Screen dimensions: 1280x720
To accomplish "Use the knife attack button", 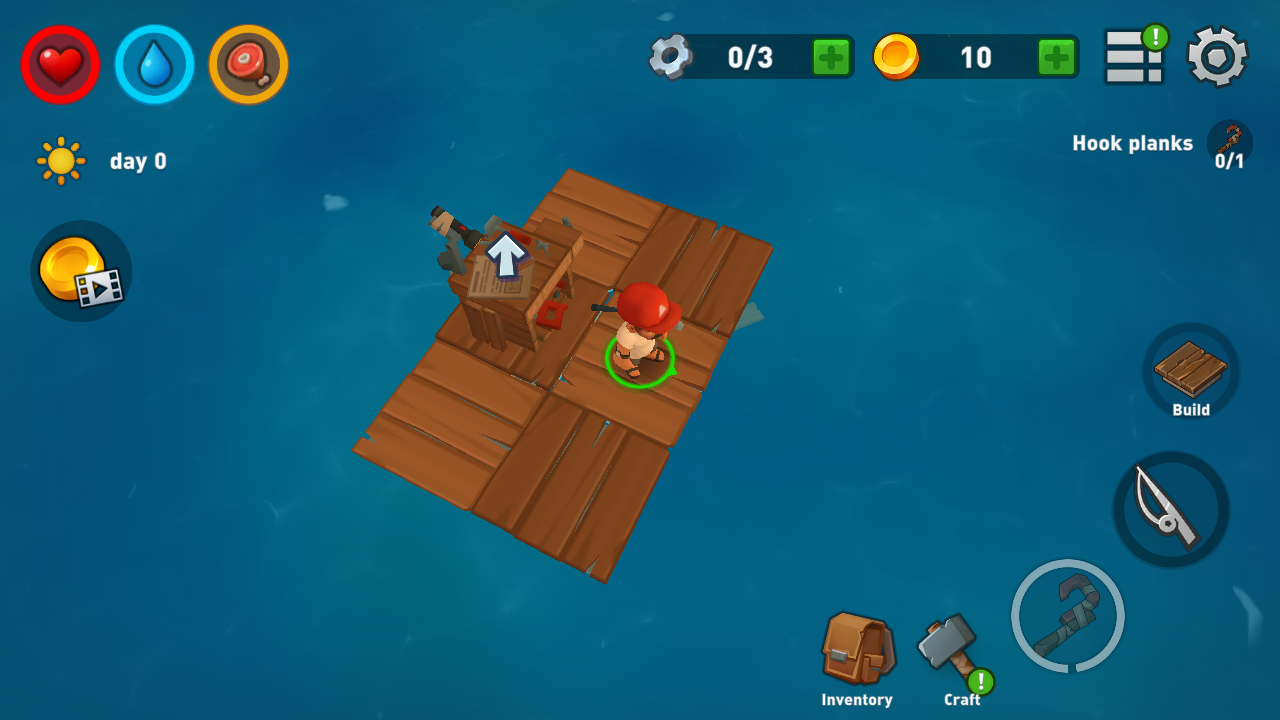I will [x=1171, y=509].
